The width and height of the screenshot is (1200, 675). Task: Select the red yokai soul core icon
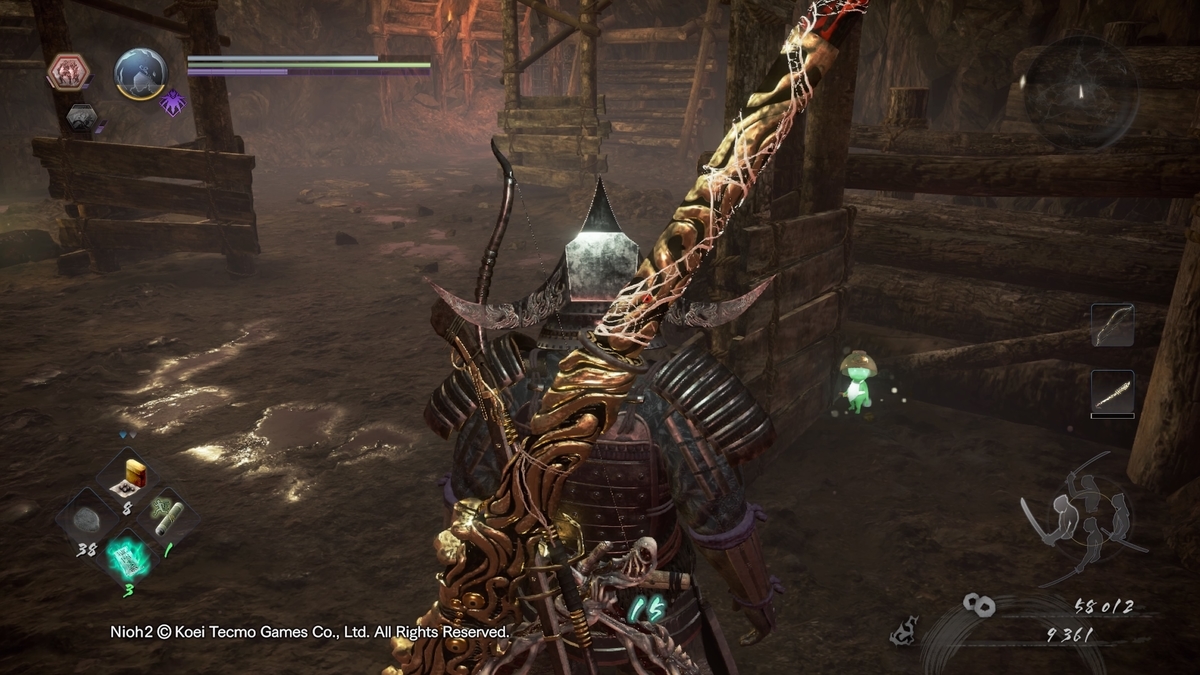(68, 72)
